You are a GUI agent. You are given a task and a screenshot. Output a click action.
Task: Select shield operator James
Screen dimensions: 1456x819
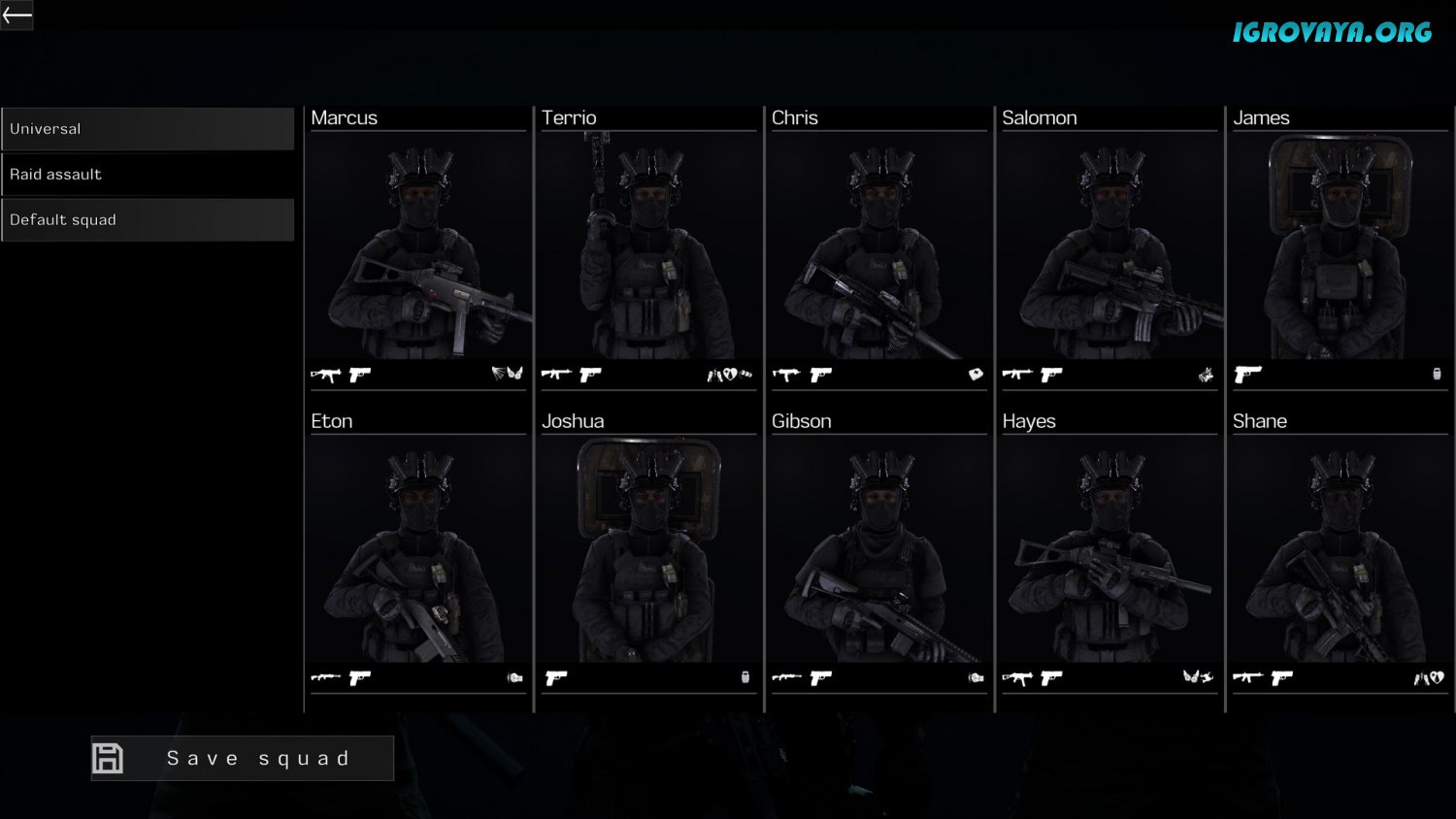[1340, 247]
